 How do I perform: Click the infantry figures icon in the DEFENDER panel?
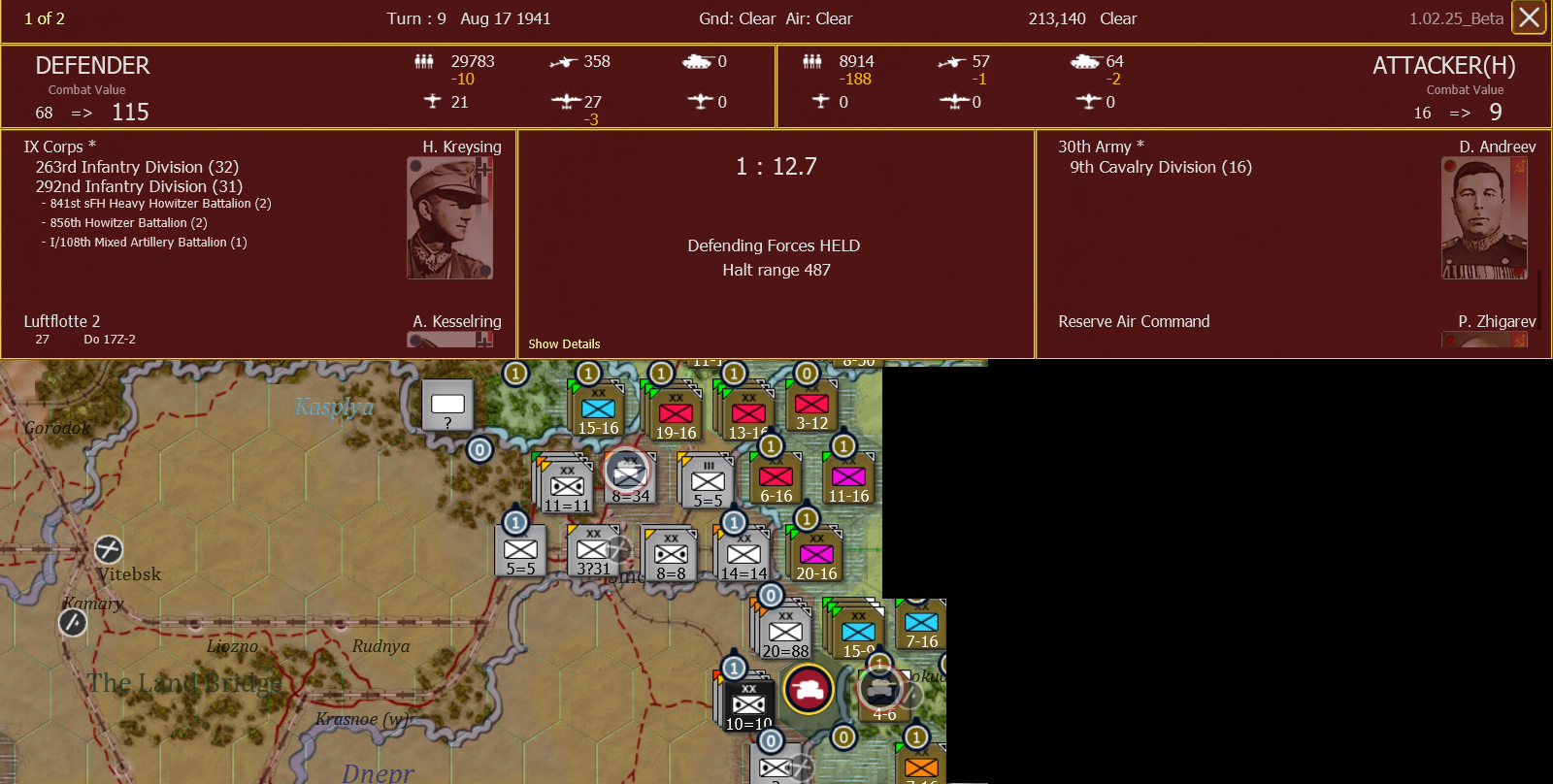[x=424, y=61]
